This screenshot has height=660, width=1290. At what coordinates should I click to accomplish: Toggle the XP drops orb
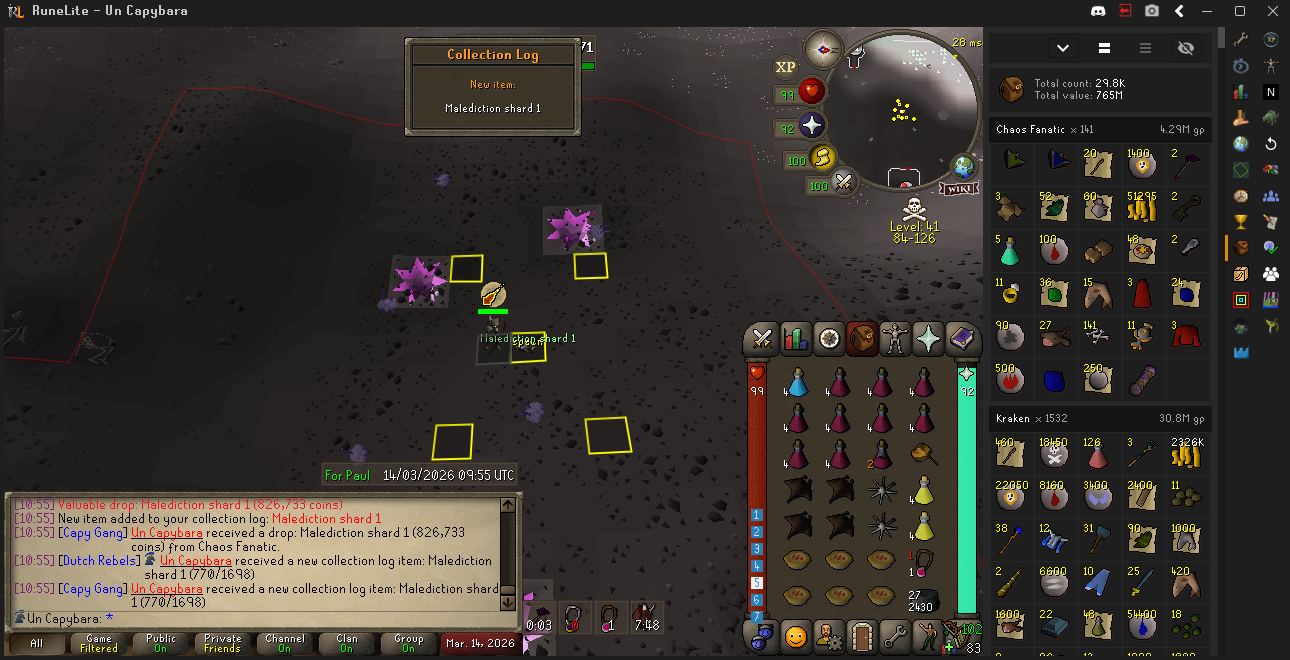[x=786, y=66]
